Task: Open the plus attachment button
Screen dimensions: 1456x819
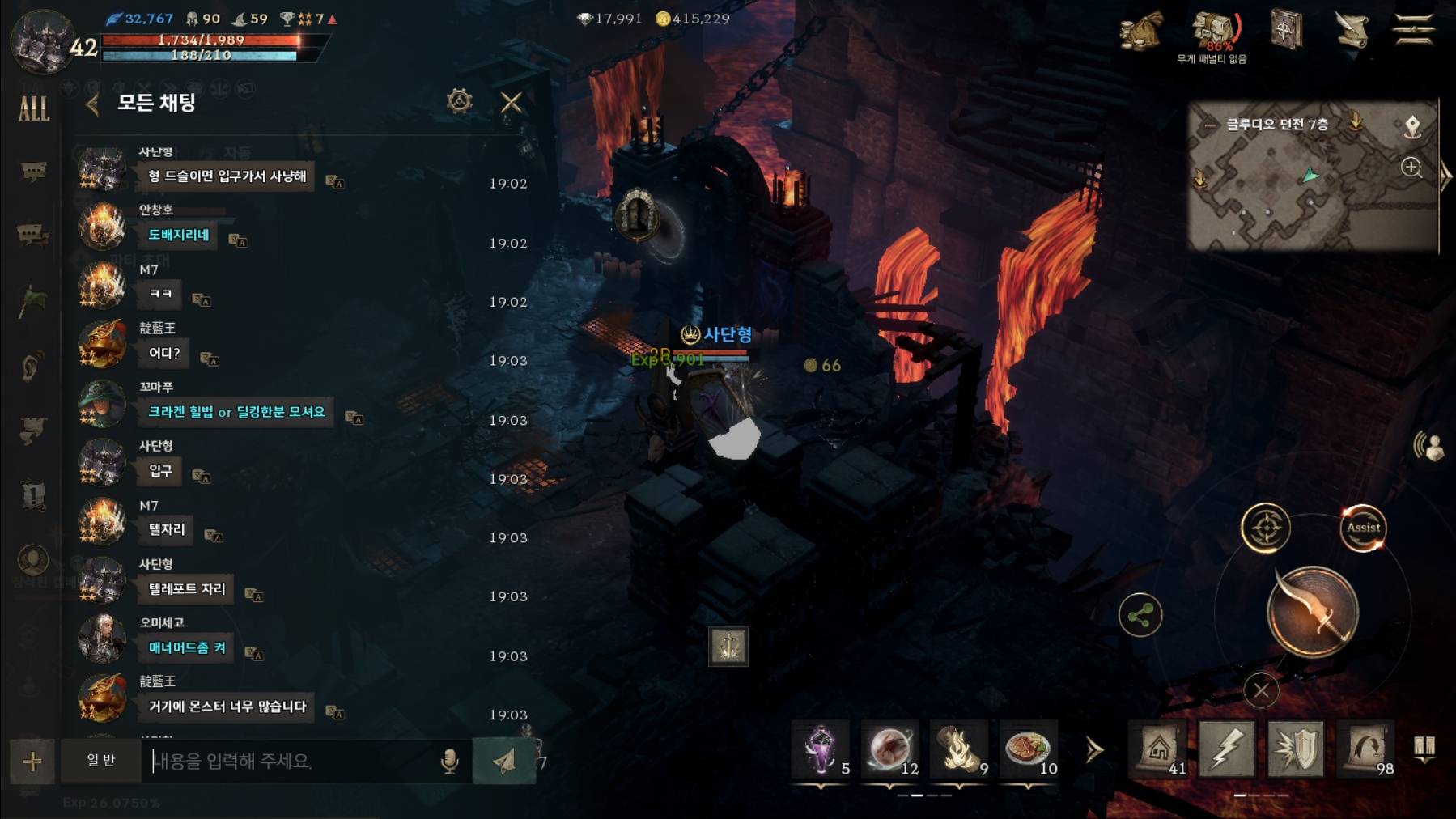Action: [32, 761]
